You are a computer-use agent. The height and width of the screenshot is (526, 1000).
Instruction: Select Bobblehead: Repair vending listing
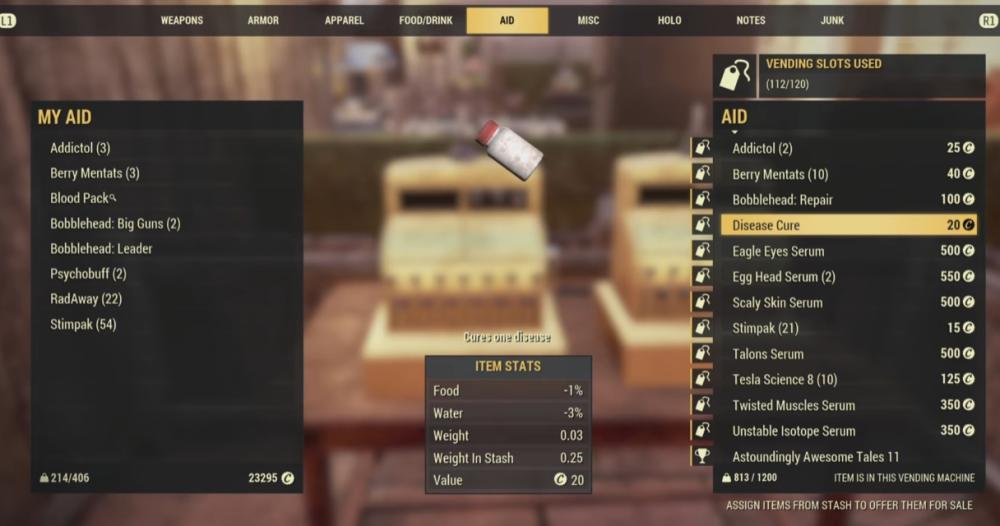click(782, 200)
